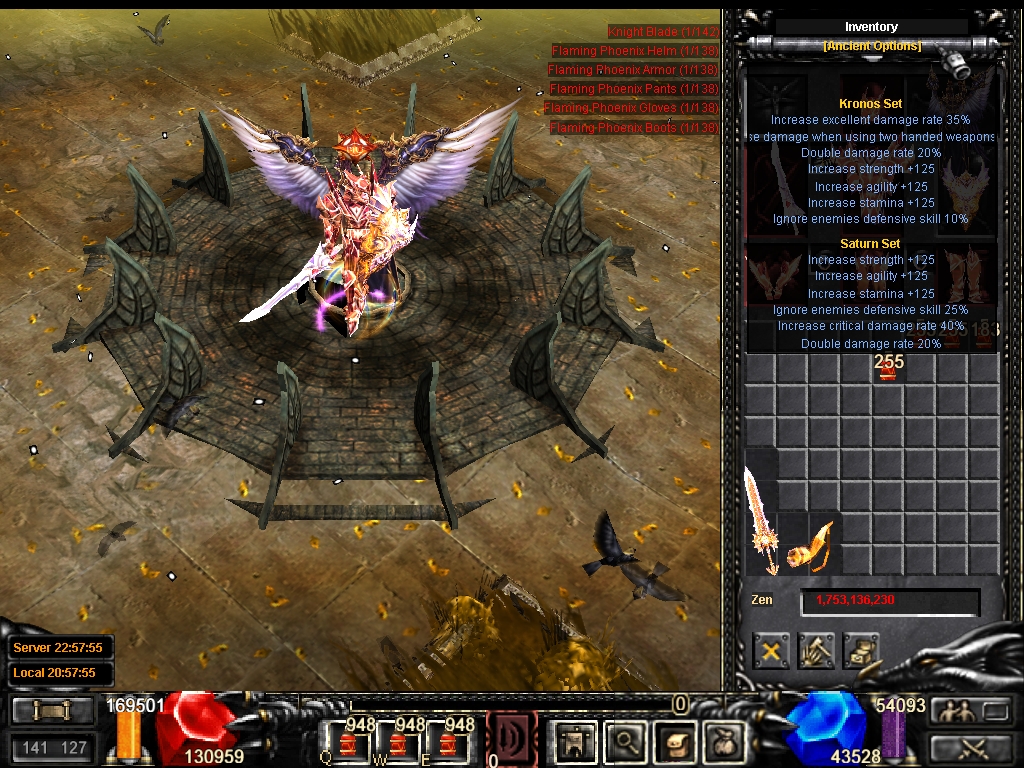
Task: Pick the golden horn item
Action: [808, 547]
